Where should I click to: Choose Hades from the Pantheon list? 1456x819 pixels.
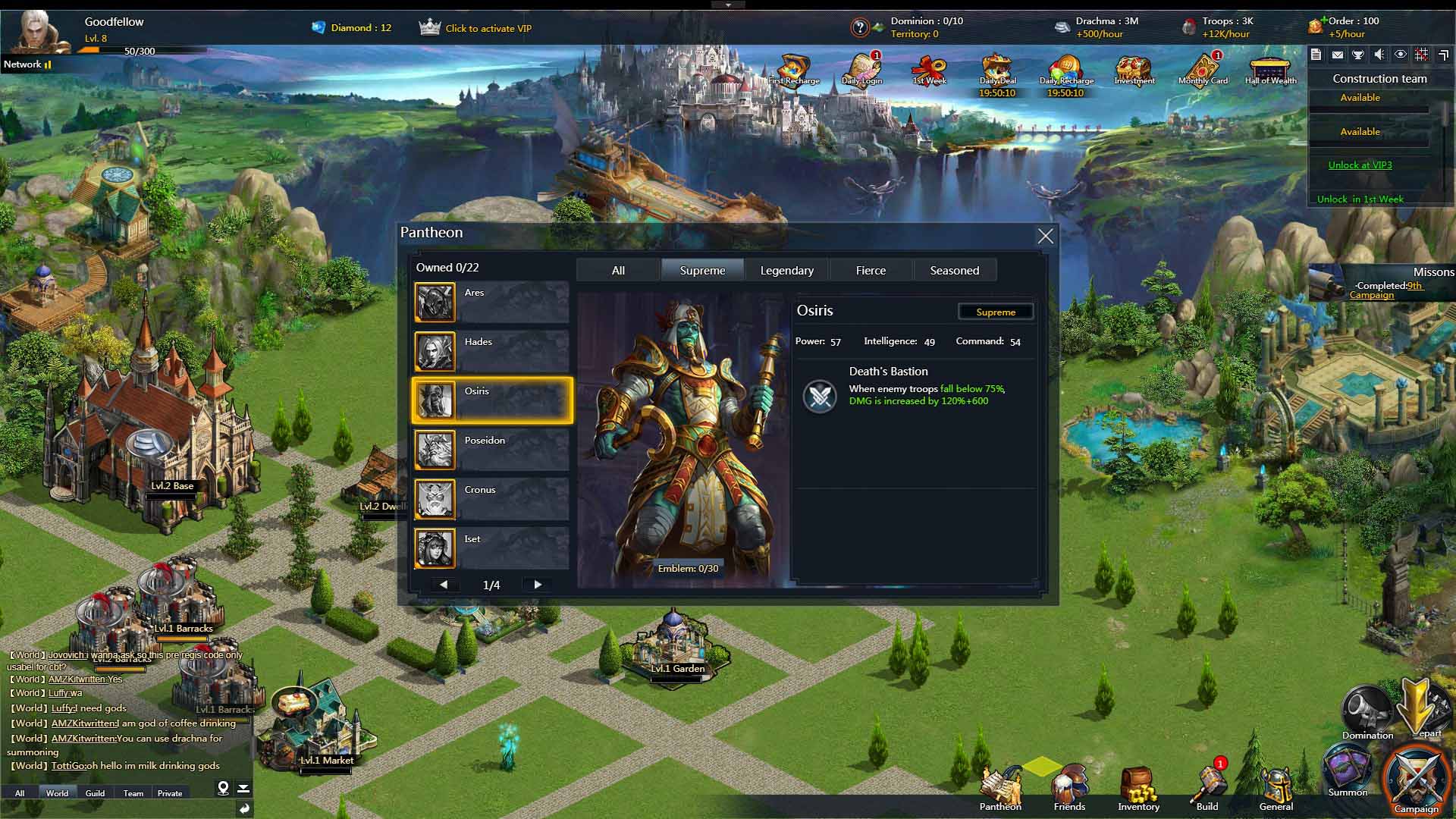click(491, 351)
